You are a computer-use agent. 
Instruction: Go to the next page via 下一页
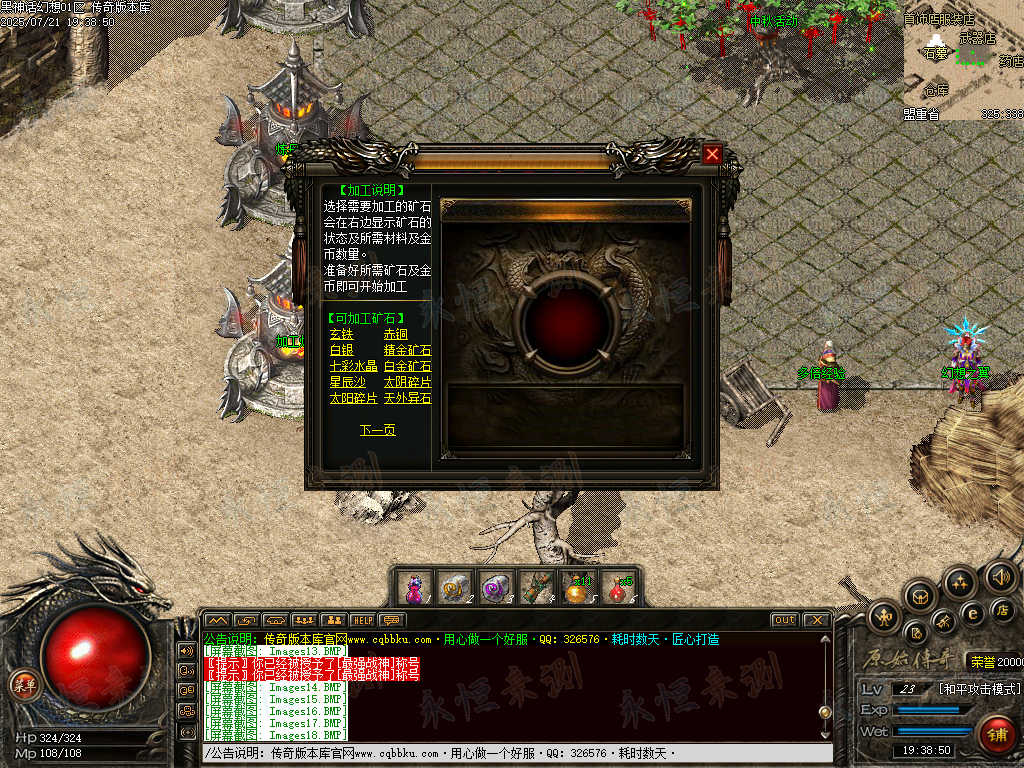coord(377,430)
